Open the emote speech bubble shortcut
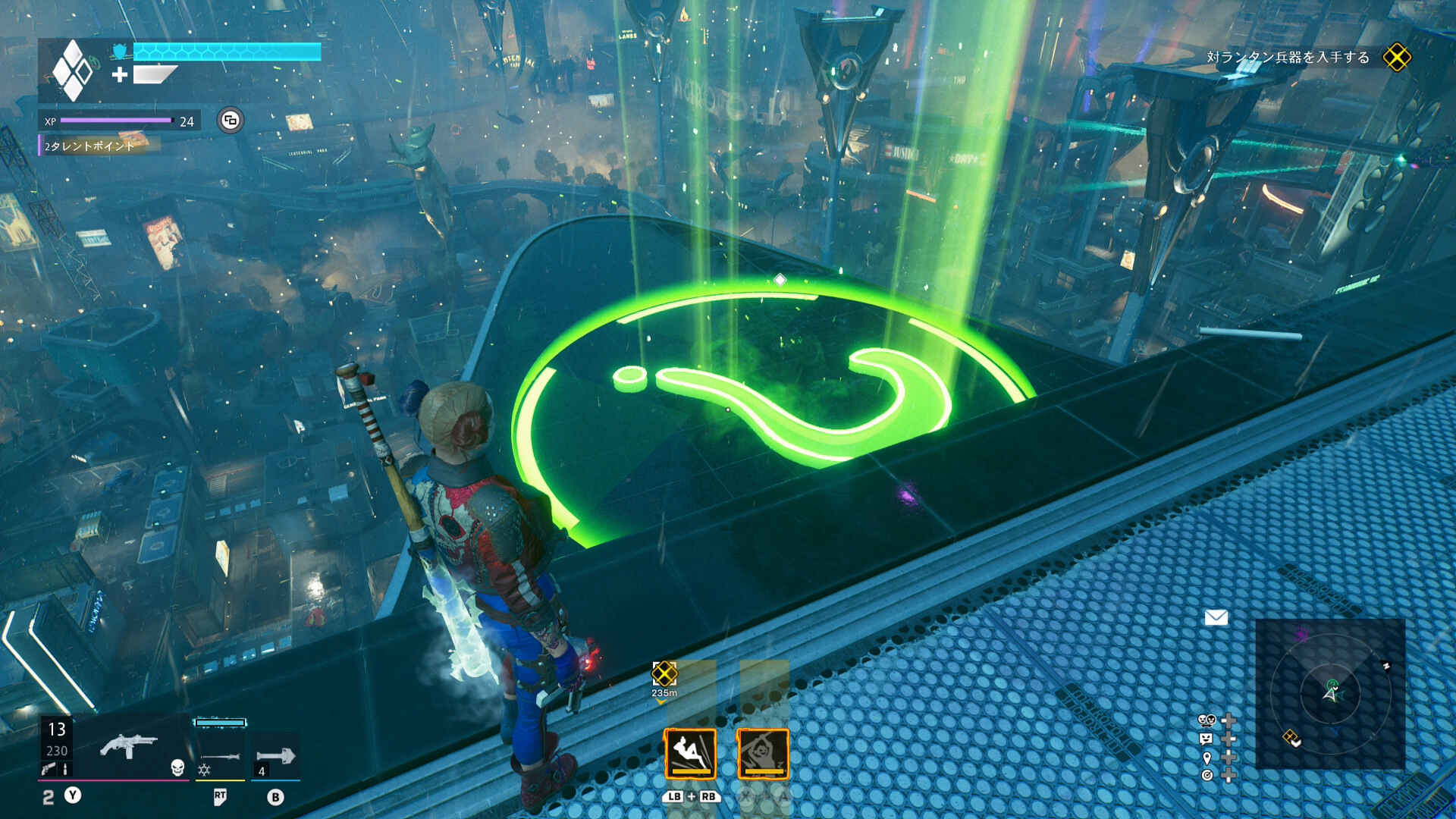The height and width of the screenshot is (819, 1456). (x=1207, y=739)
